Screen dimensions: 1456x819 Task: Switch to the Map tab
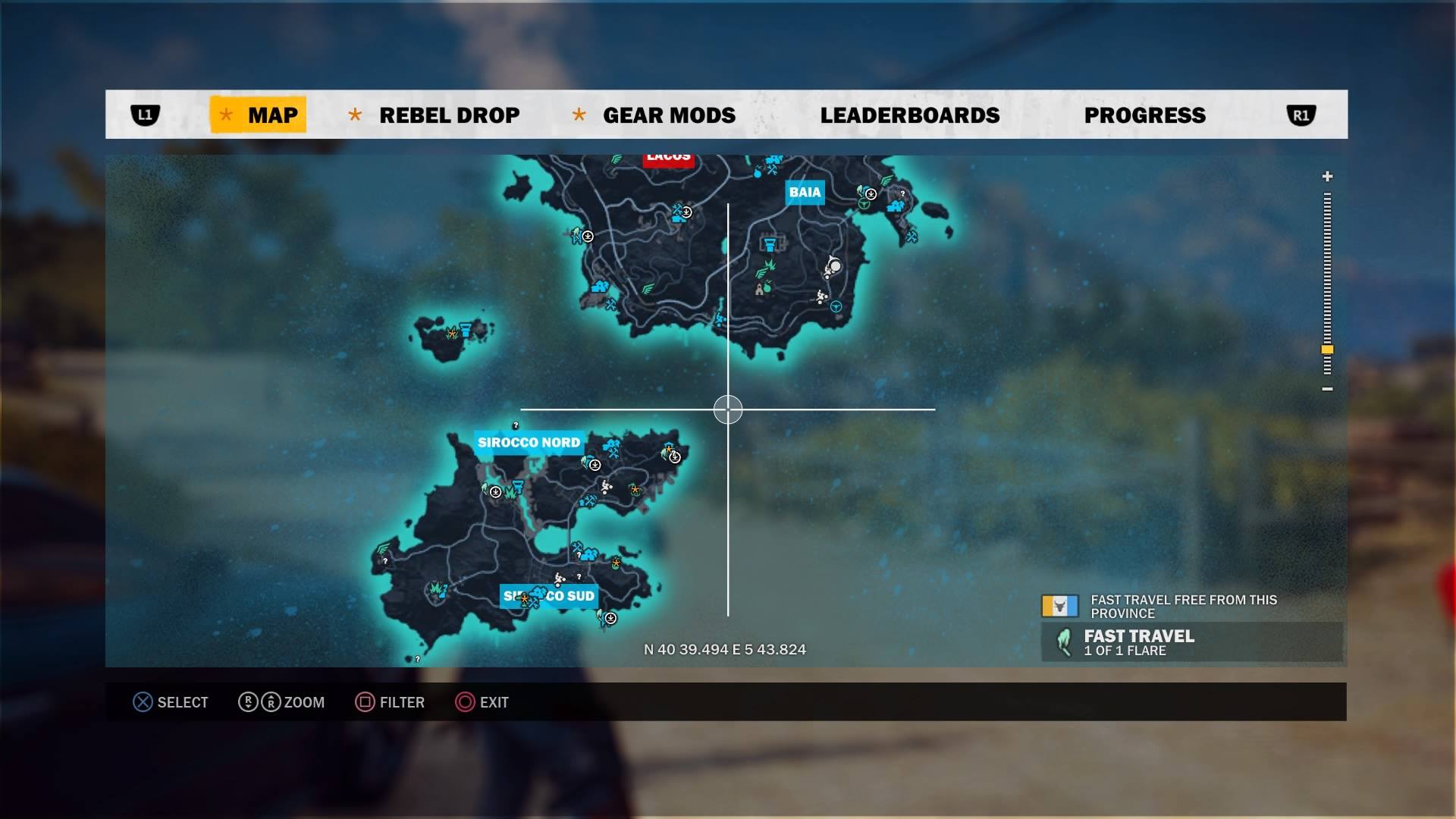pos(259,115)
